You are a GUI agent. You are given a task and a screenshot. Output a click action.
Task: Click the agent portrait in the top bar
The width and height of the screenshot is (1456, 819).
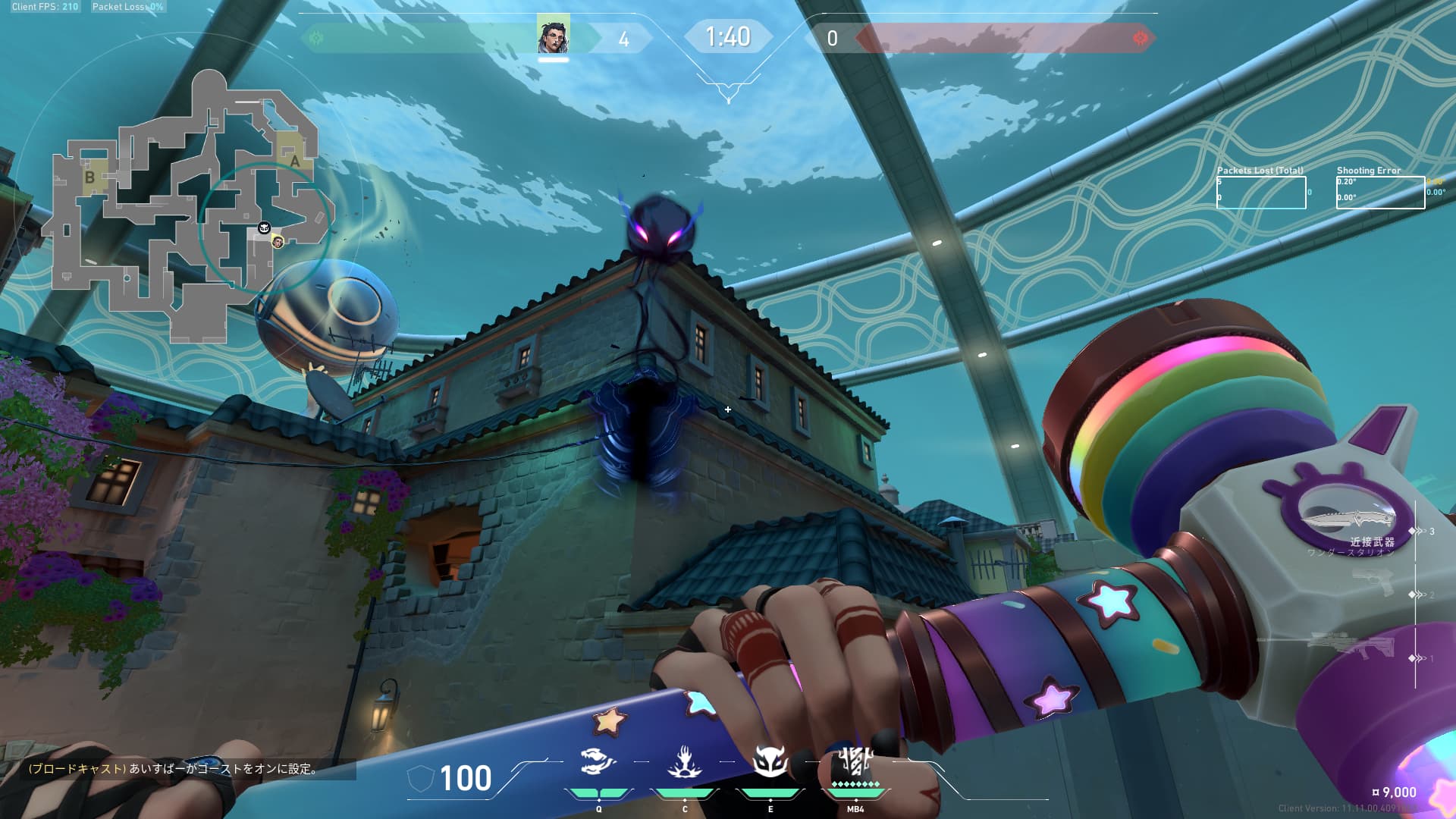click(x=554, y=36)
